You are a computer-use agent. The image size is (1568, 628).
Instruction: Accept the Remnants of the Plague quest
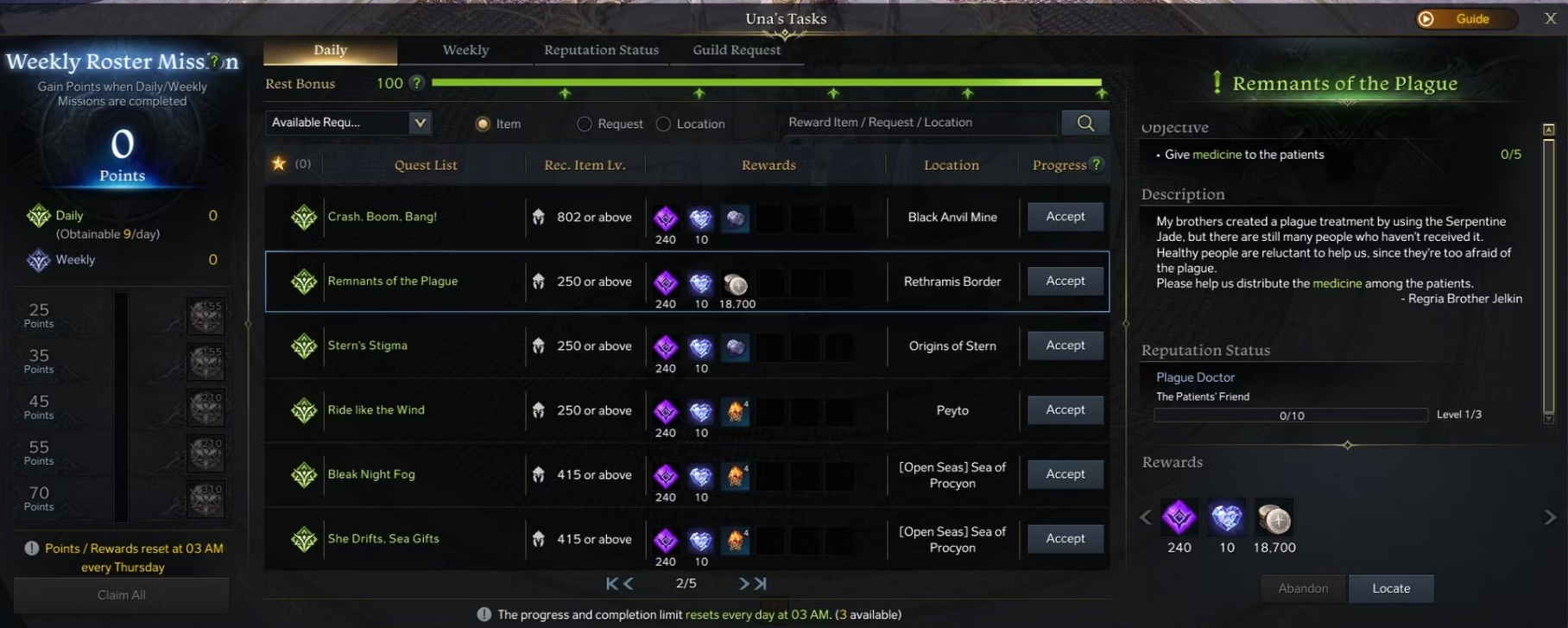[x=1065, y=281]
